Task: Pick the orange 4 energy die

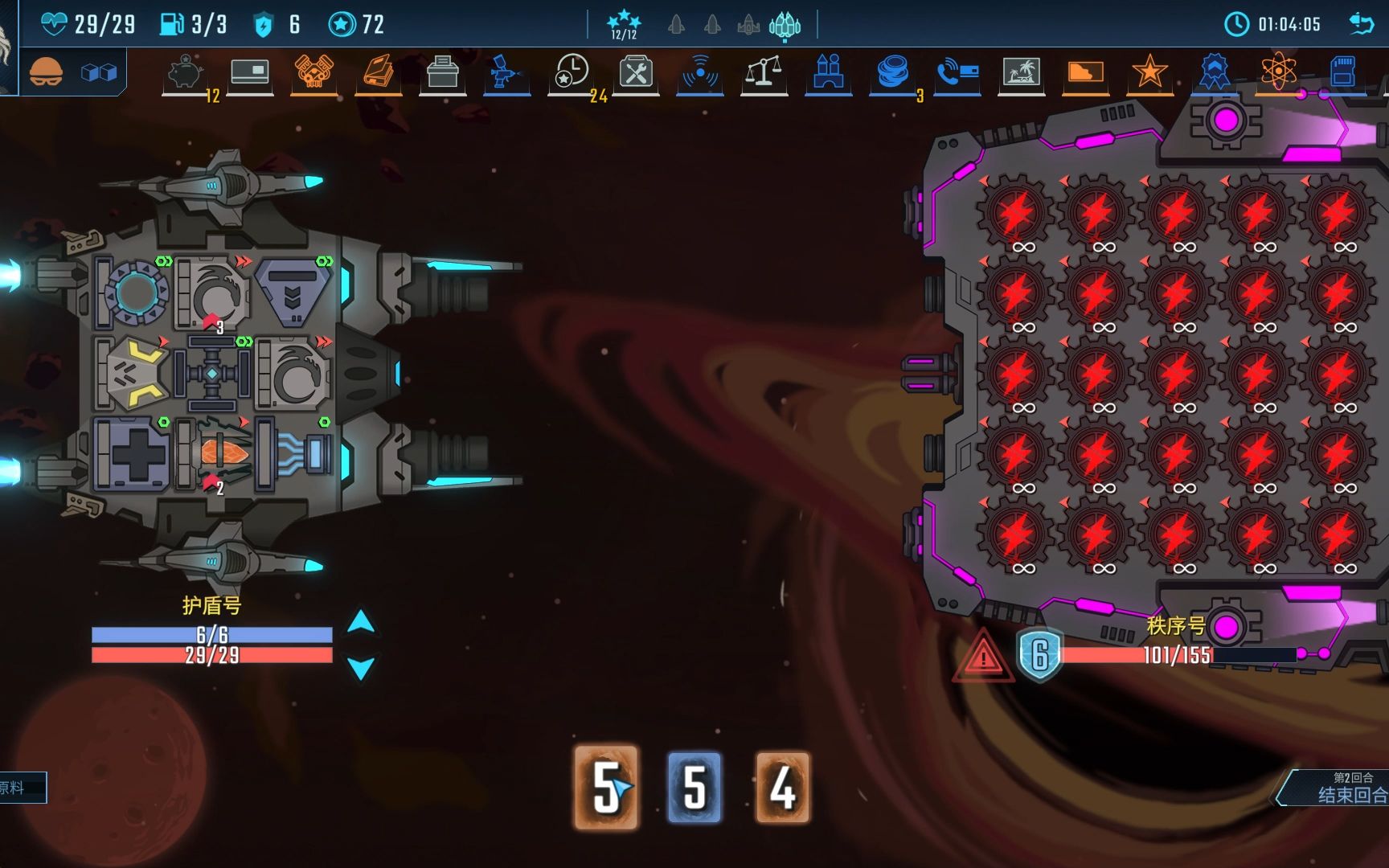Action: click(x=782, y=788)
